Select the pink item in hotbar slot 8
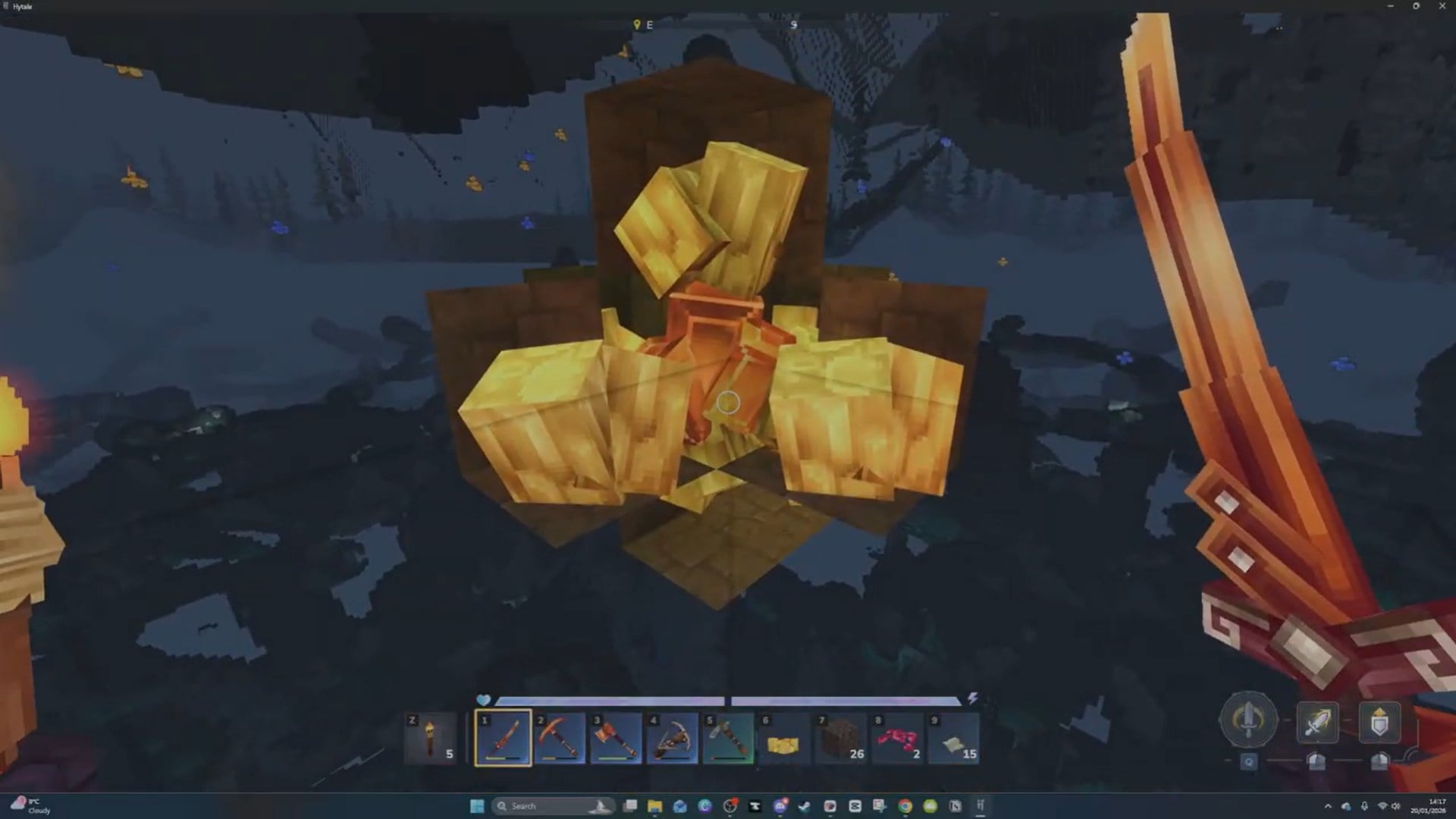The image size is (1456, 819). [895, 739]
